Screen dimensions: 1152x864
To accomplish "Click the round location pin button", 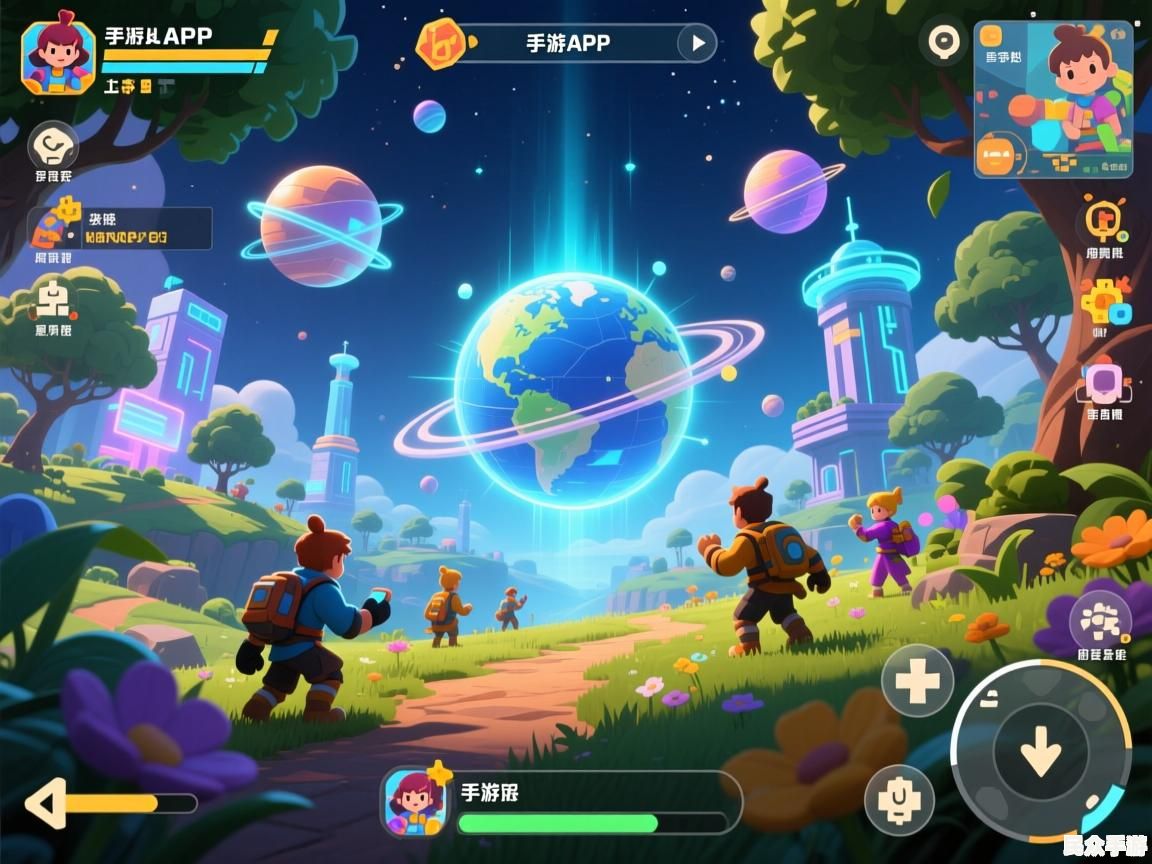I will coord(943,42).
